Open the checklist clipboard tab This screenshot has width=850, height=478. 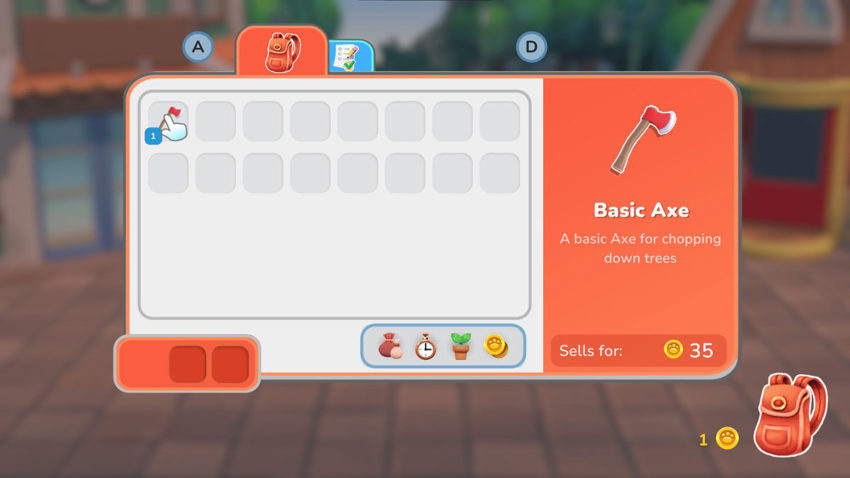[x=349, y=57]
